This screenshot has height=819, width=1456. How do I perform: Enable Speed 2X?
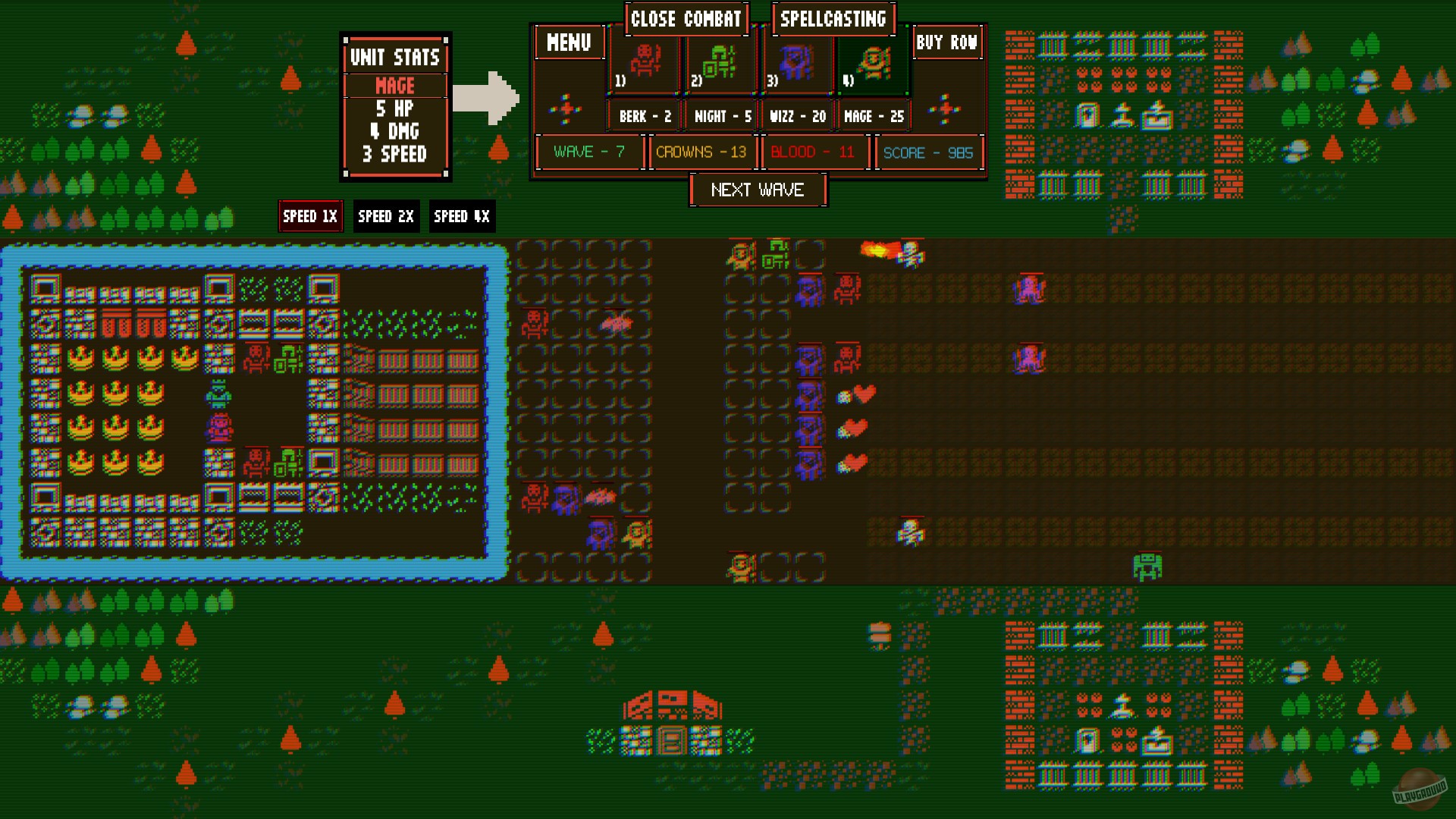coord(386,216)
